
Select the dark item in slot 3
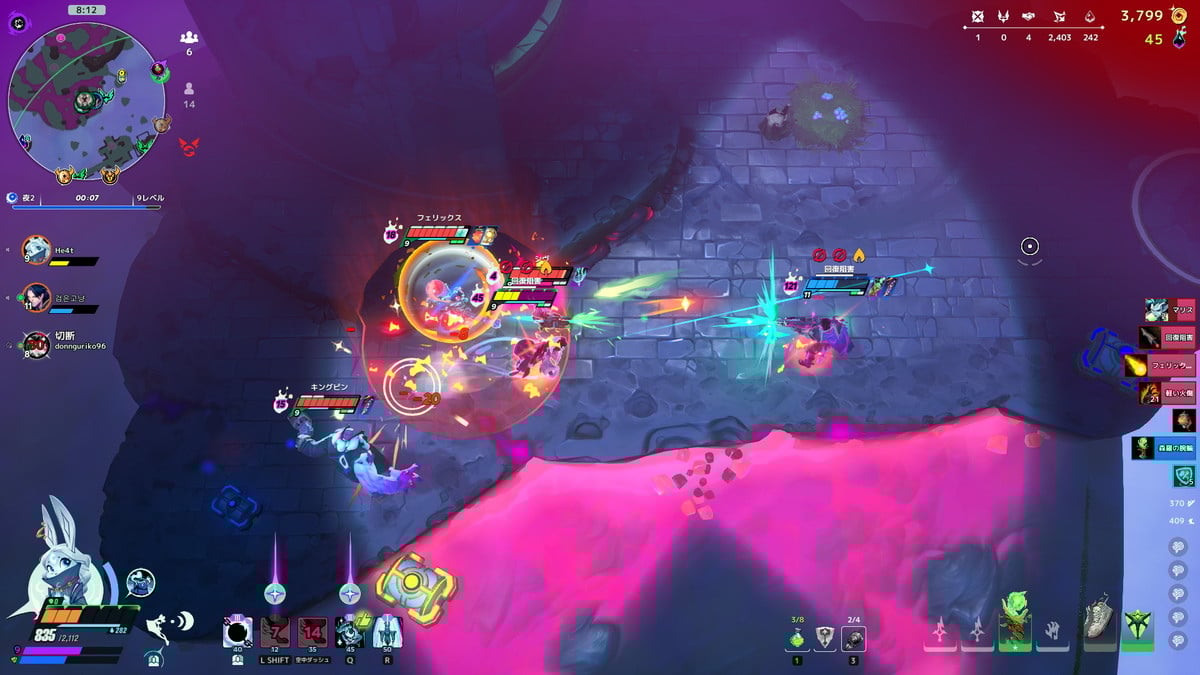click(x=853, y=638)
